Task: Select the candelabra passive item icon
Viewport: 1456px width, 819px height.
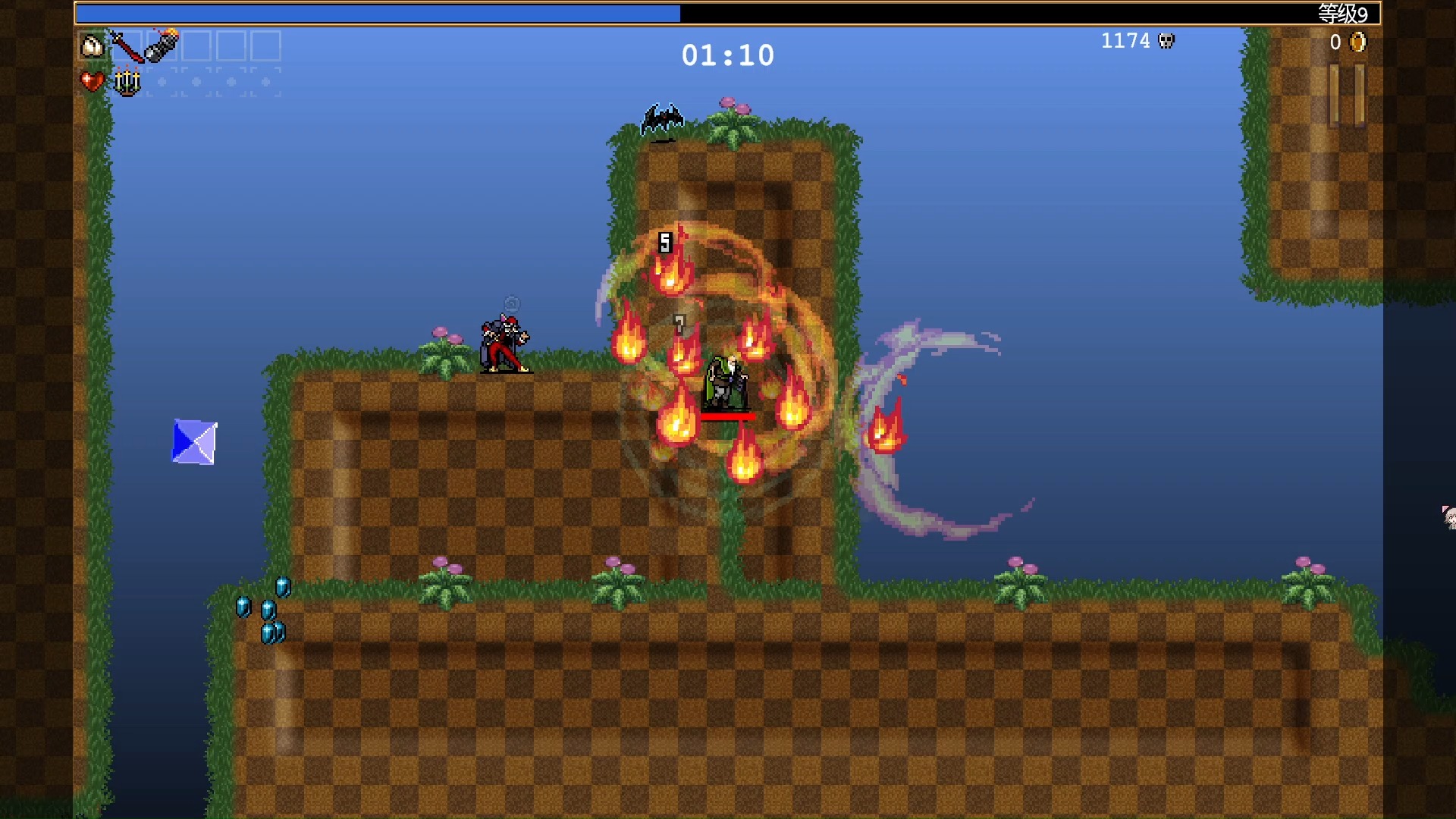Action: point(127,81)
